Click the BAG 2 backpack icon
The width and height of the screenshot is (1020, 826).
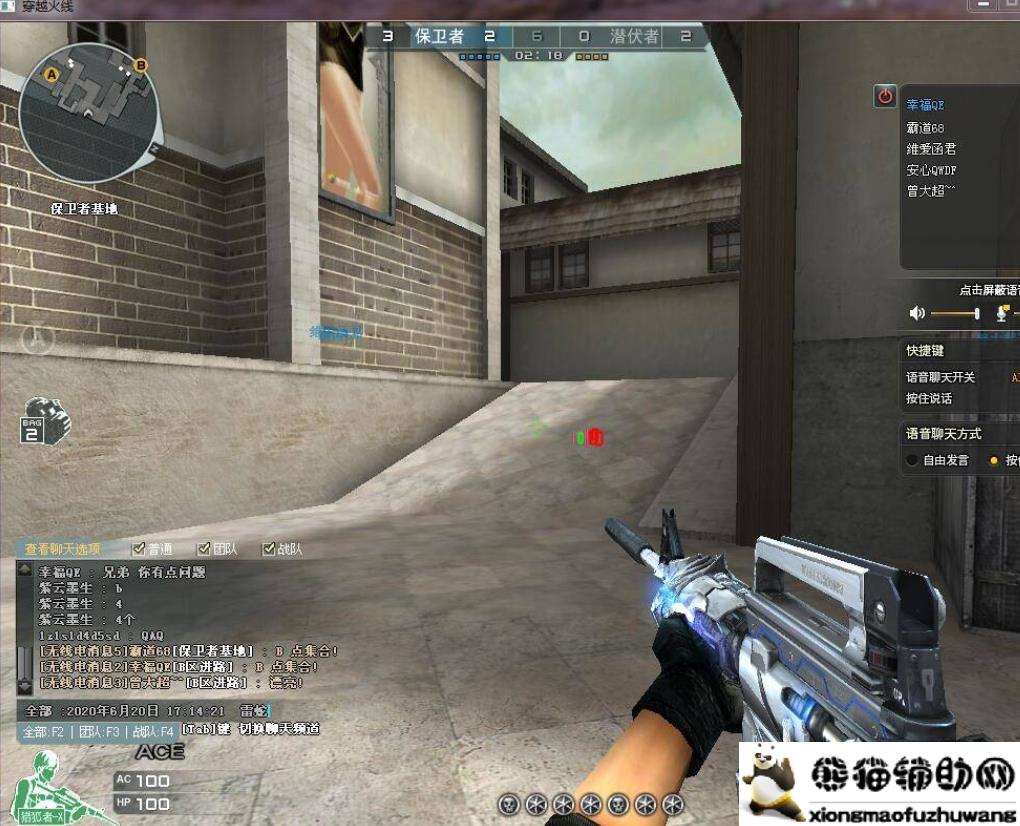pyautogui.click(x=46, y=421)
